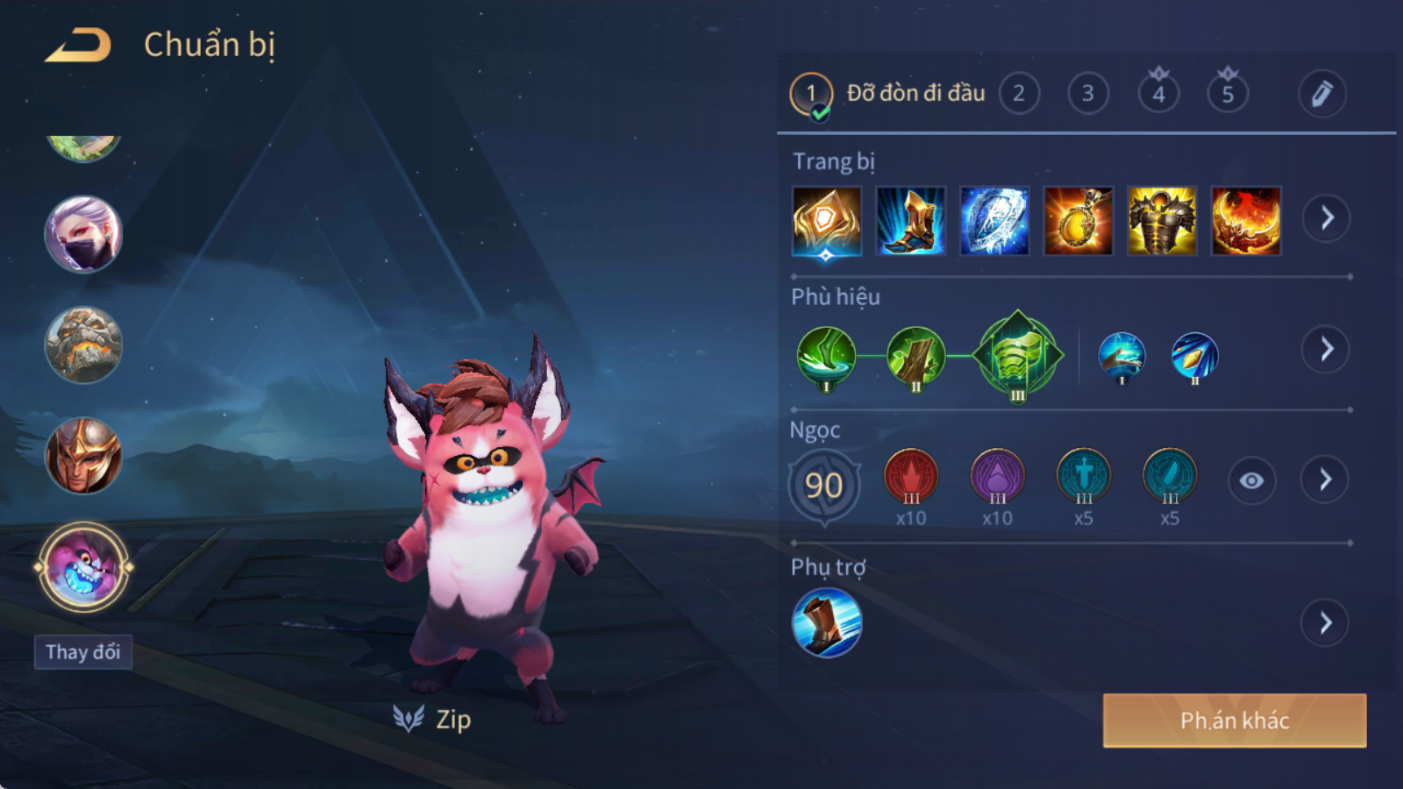Click the Phản khác button

click(1234, 721)
